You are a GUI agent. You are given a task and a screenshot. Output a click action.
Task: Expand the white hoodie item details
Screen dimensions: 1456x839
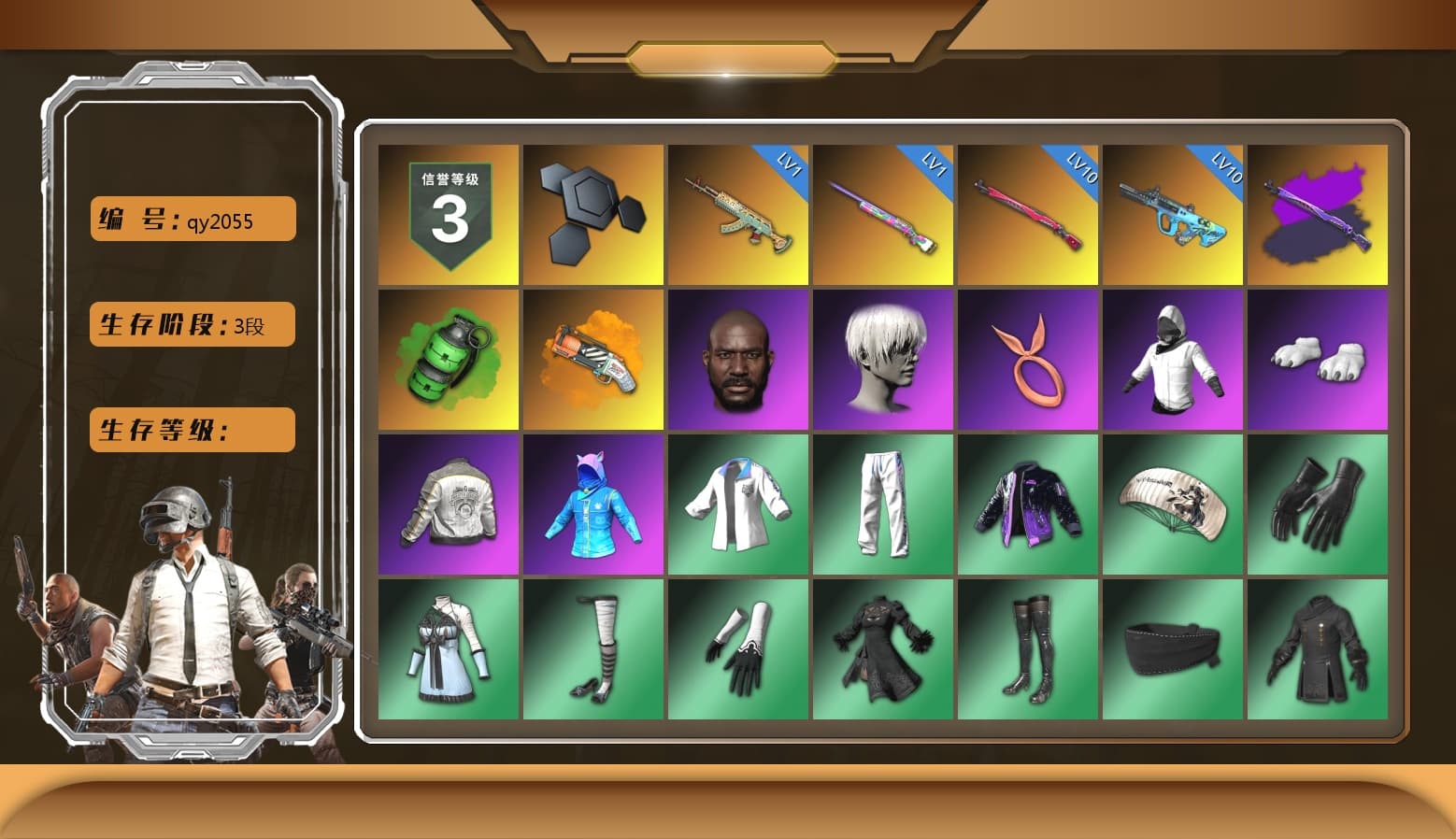click(x=1173, y=358)
